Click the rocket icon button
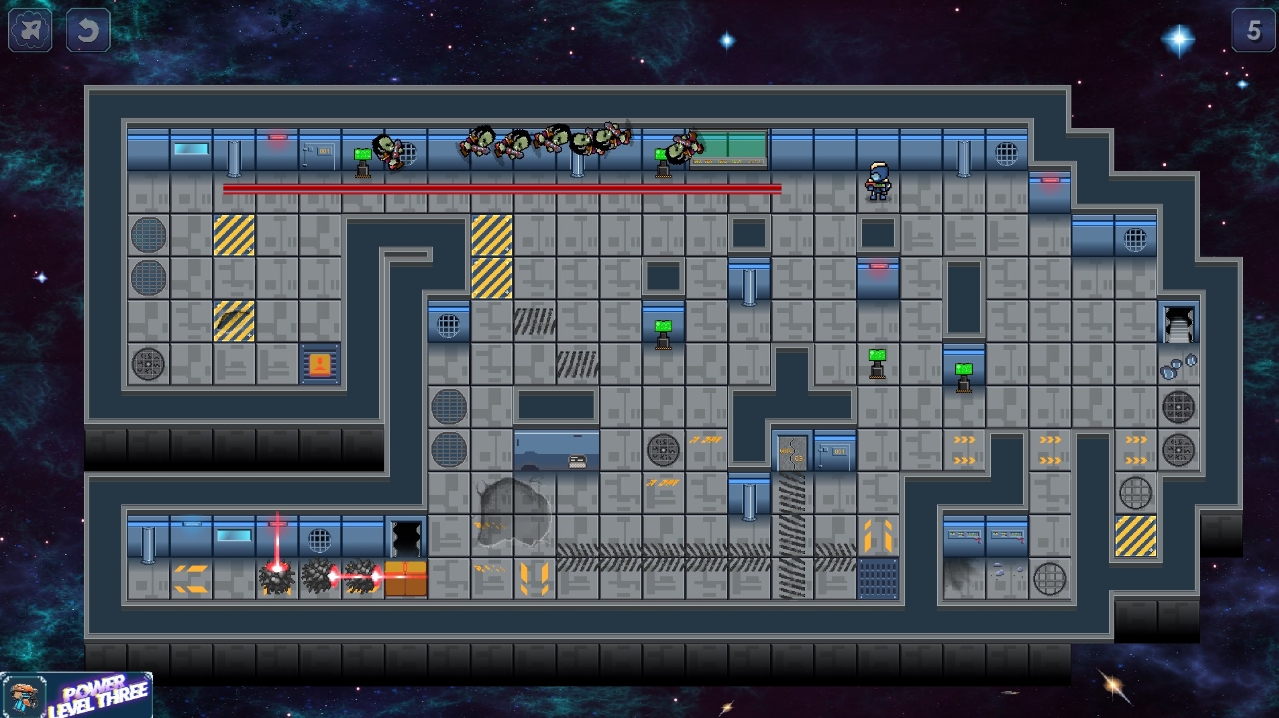Screen dimensions: 1279x718 point(30,31)
